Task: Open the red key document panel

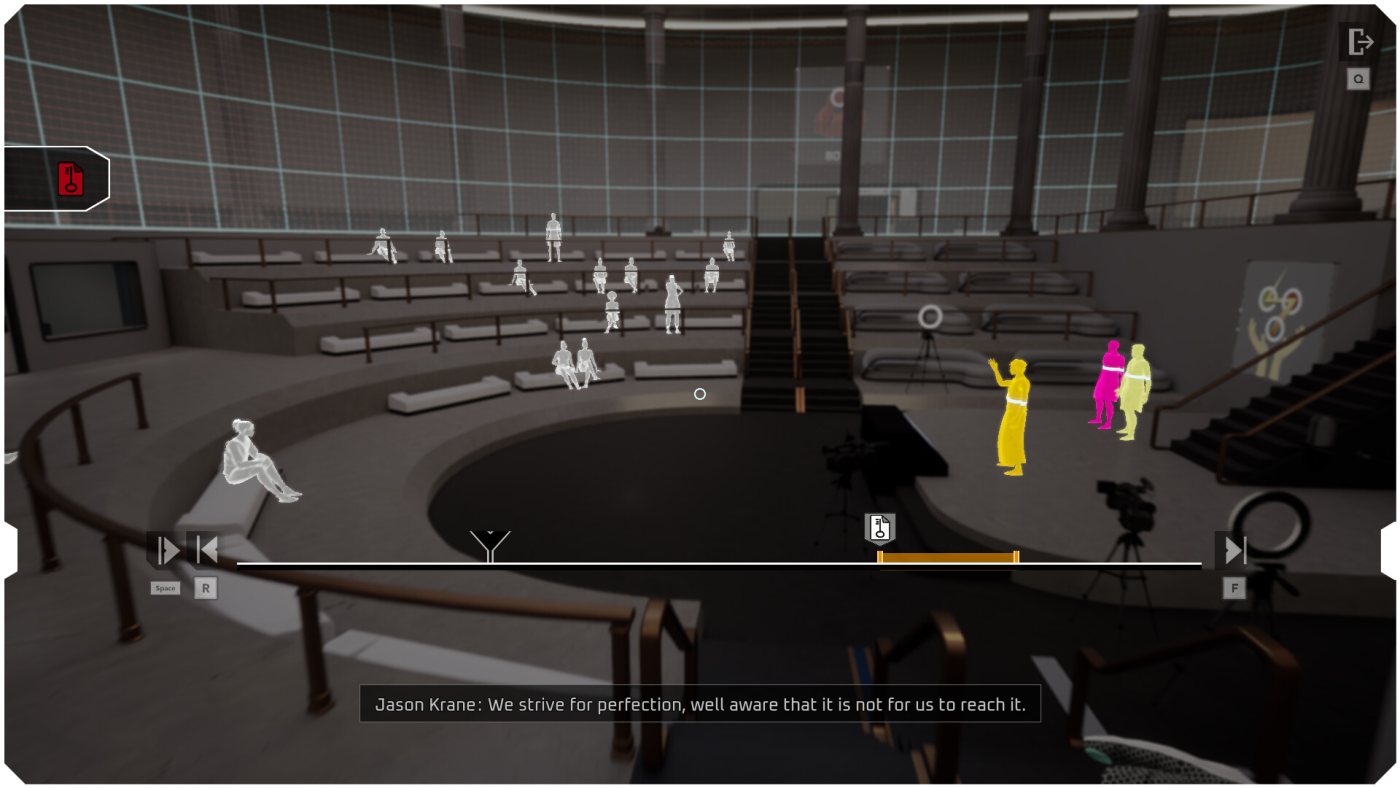Action: click(70, 179)
